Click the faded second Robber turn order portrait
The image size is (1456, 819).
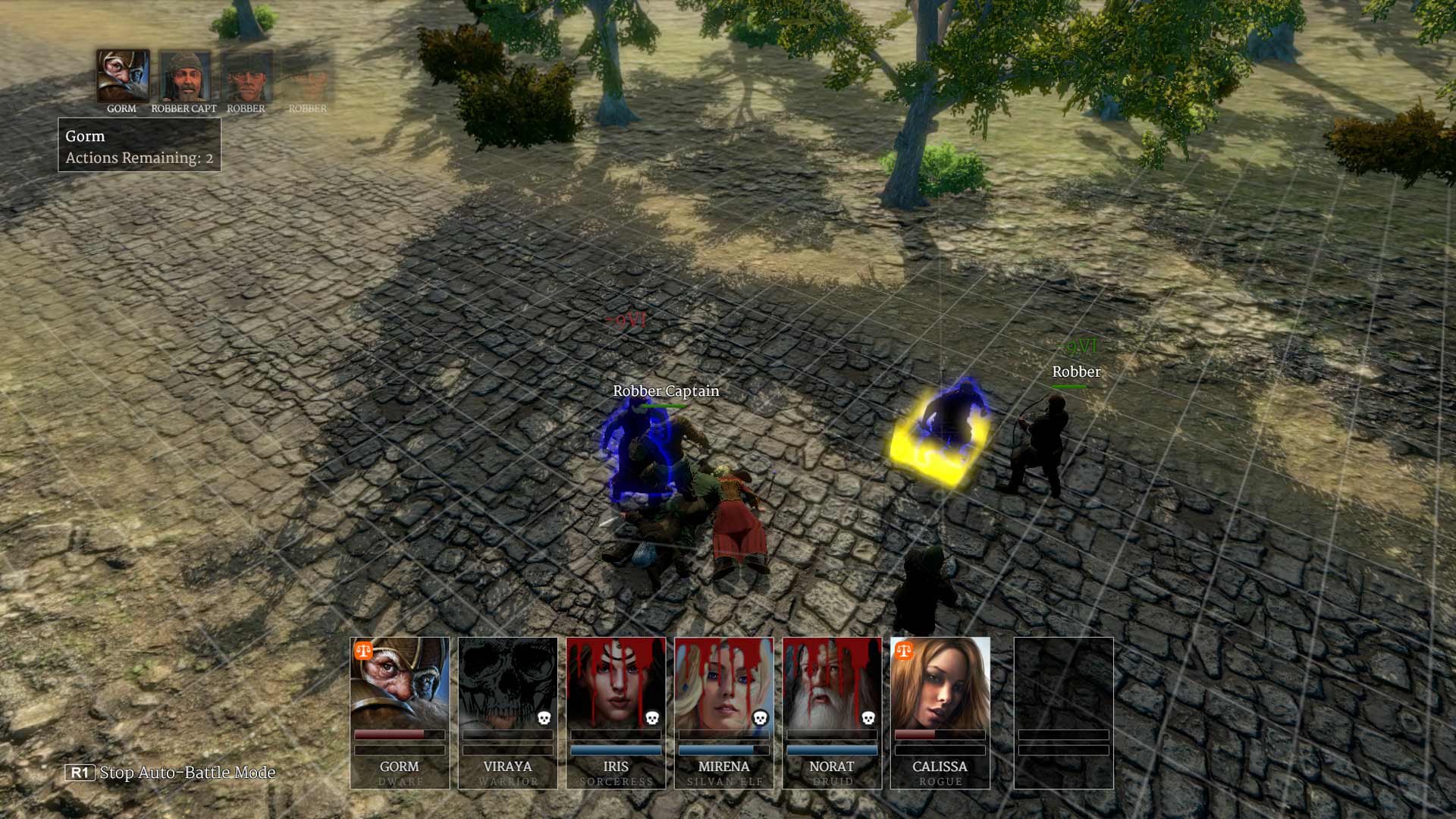[307, 76]
